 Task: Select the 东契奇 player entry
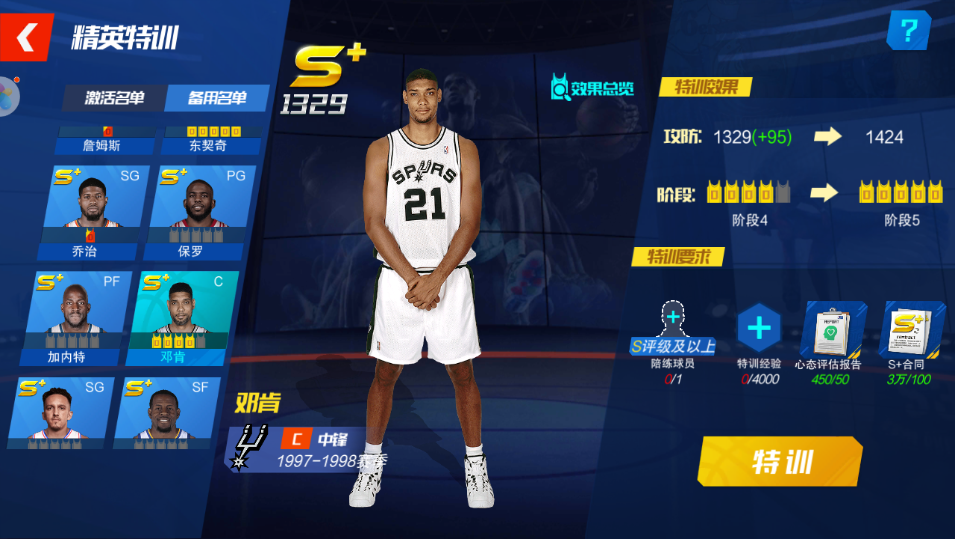(208, 140)
